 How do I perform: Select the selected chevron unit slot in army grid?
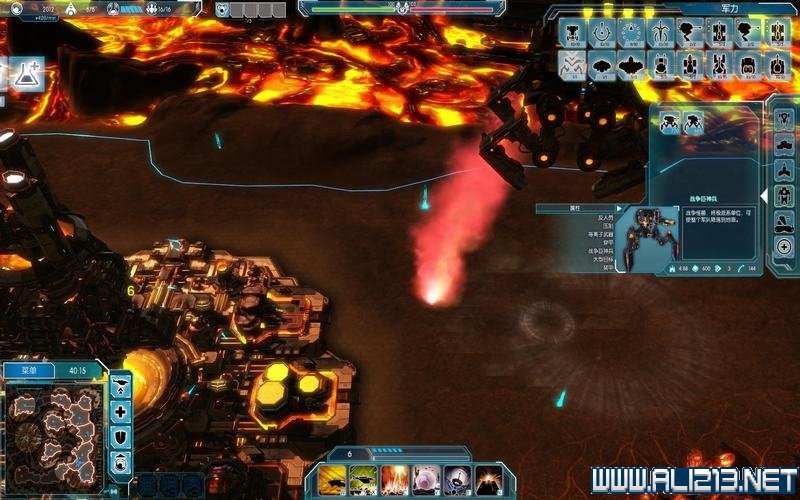pos(573,65)
